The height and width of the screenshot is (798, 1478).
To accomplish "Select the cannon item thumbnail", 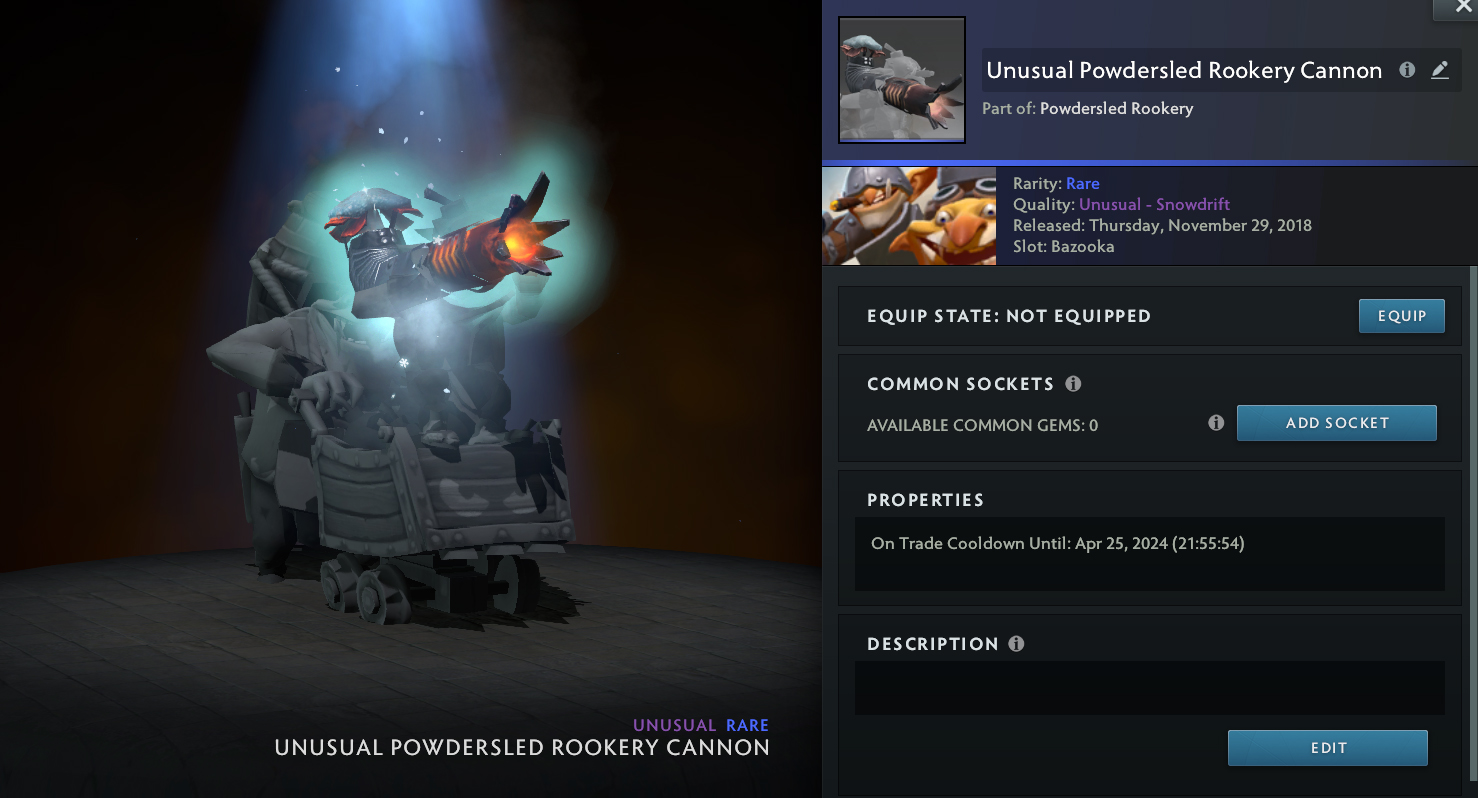I will point(901,80).
